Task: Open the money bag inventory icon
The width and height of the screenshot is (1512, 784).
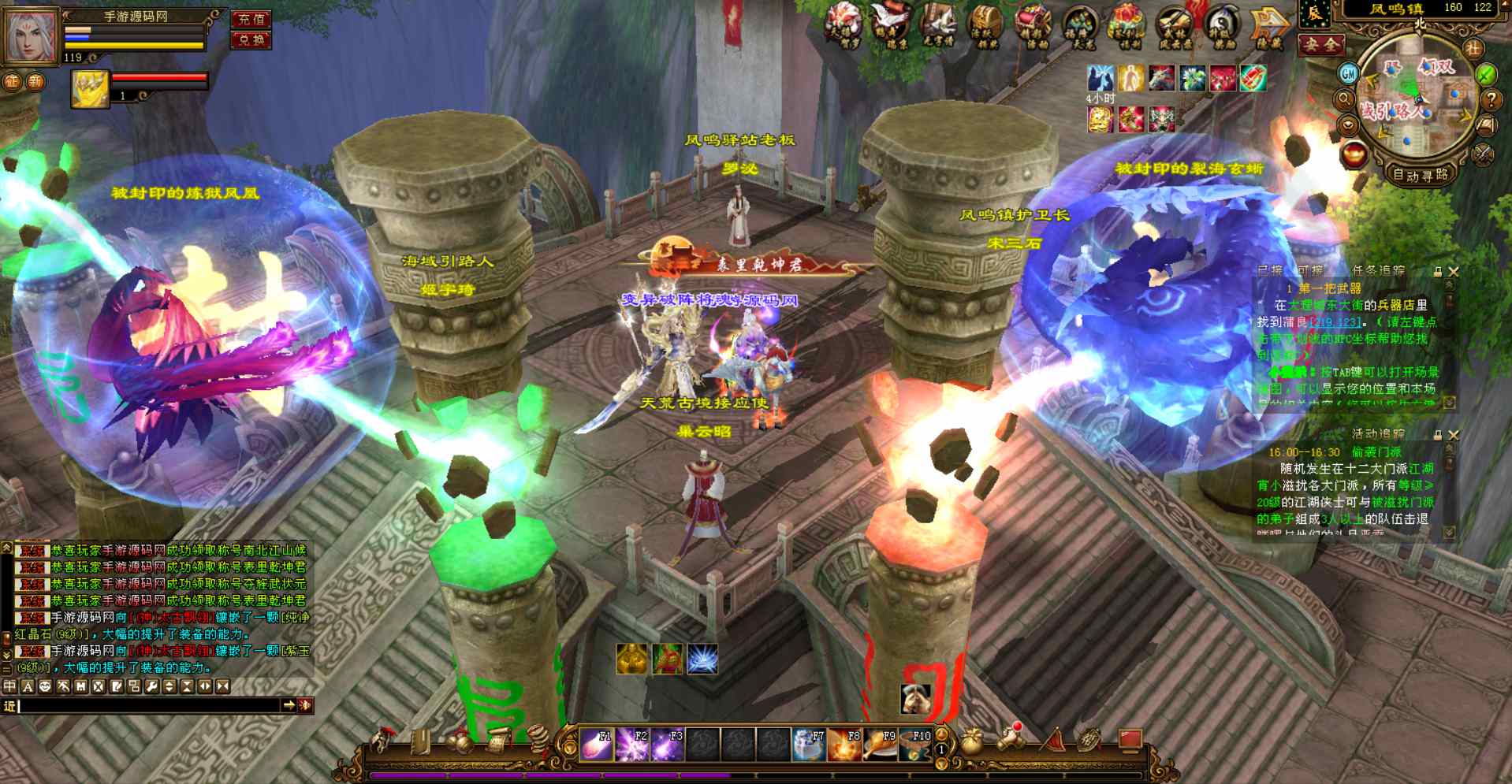Action: click(972, 741)
